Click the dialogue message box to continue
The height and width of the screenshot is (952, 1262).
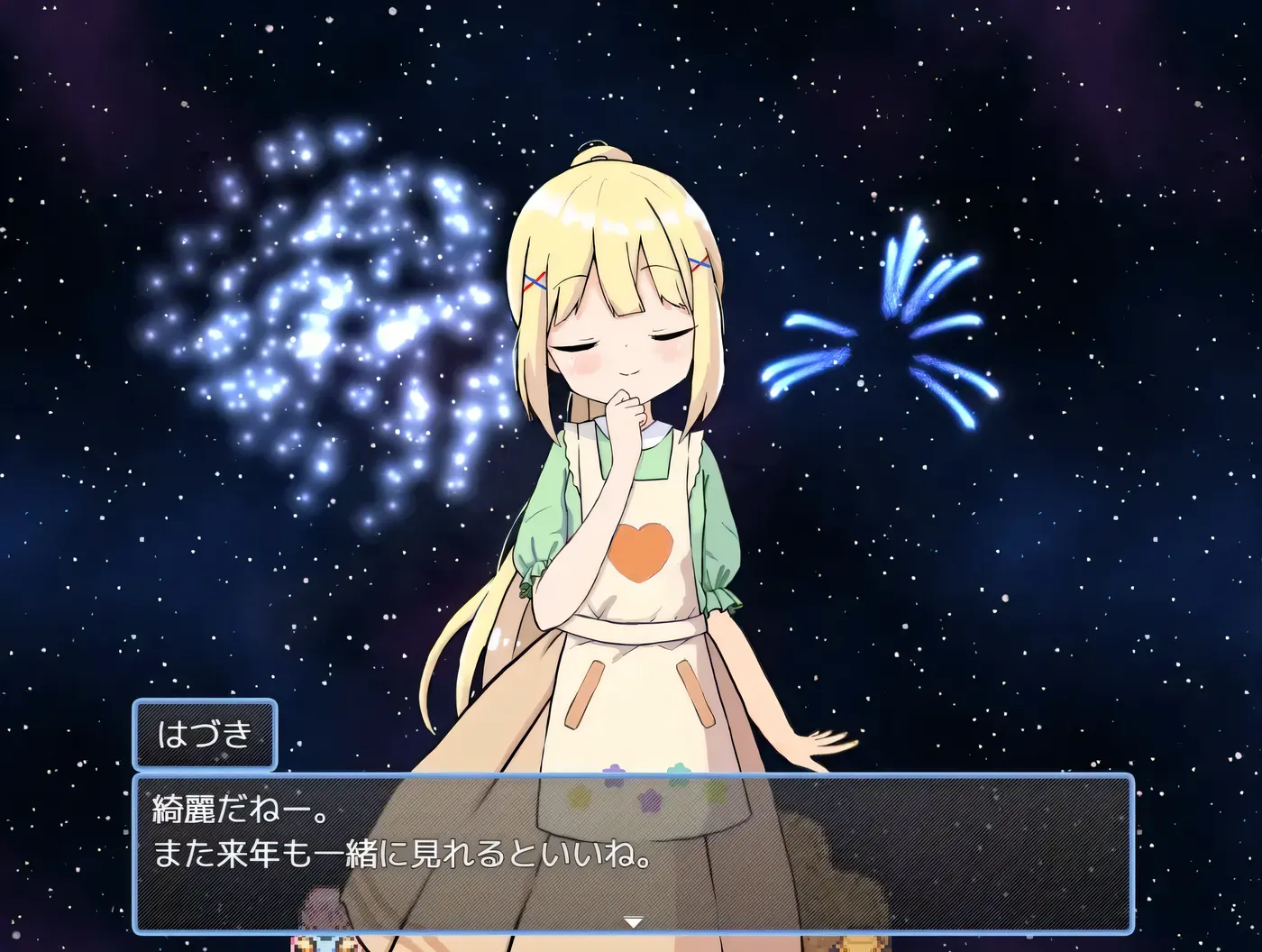[x=631, y=851]
